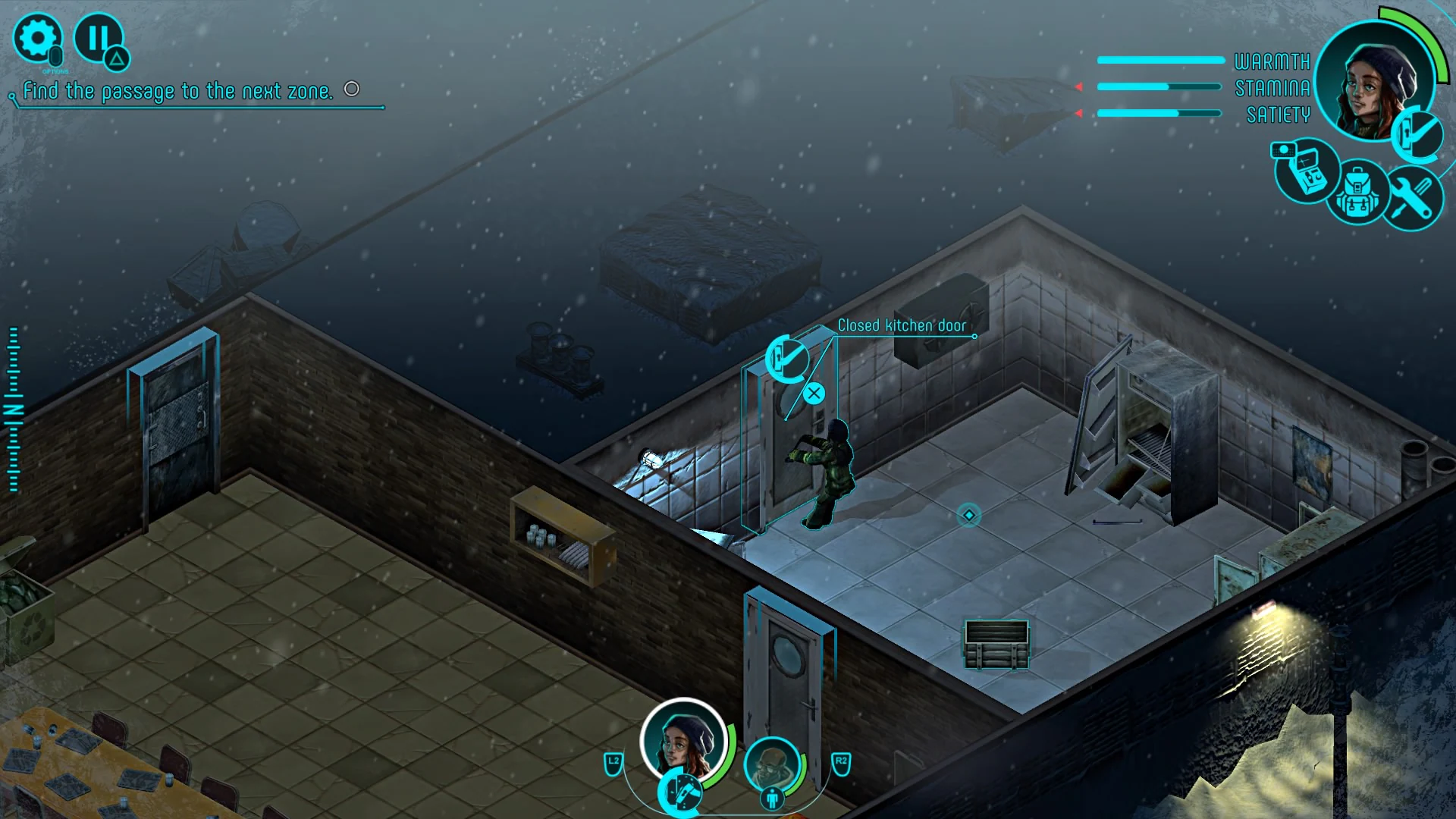This screenshot has width=1456, height=819.
Task: Click the Warmth status bar
Action: [x=1159, y=61]
